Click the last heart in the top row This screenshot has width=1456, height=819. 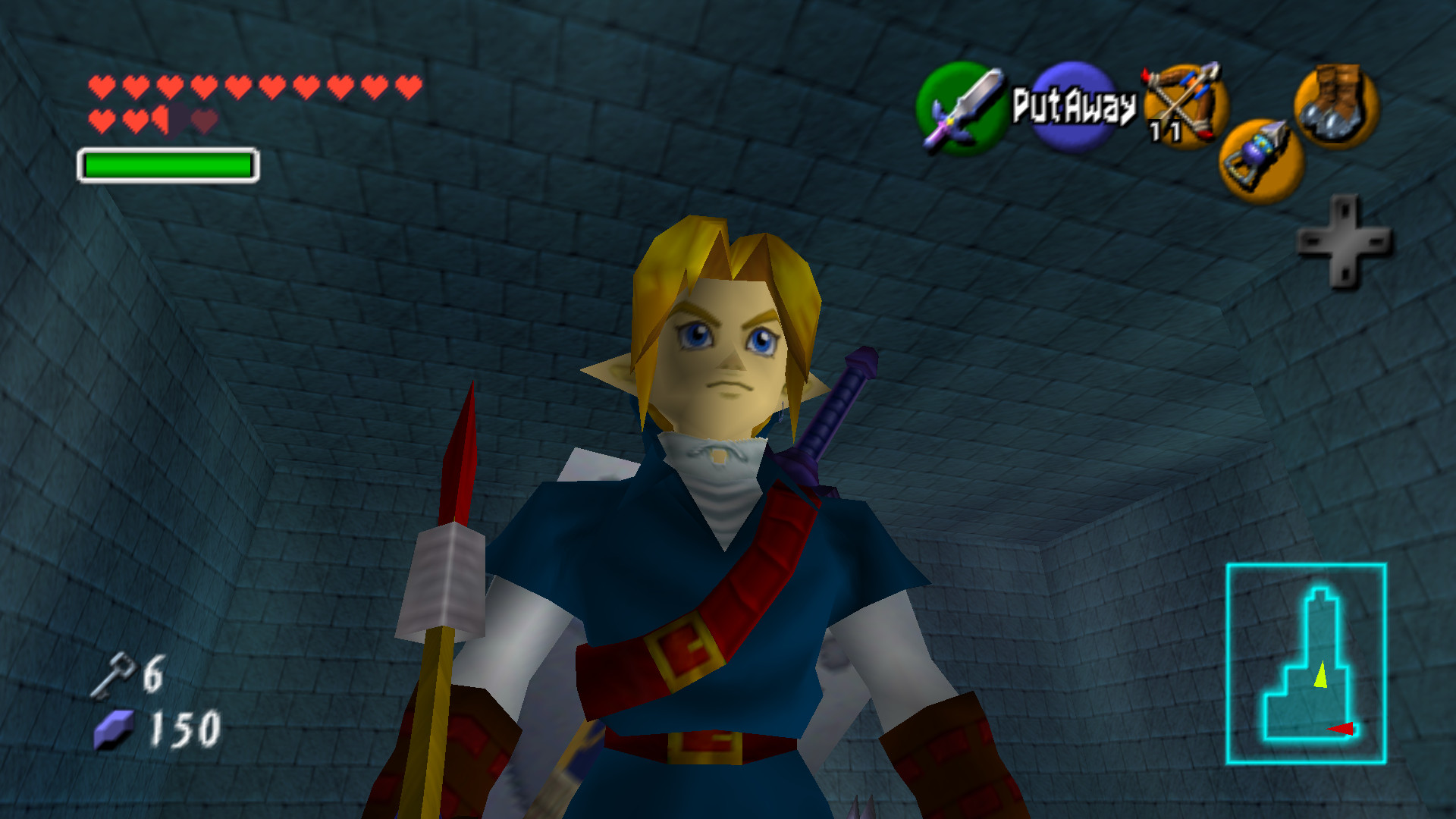click(x=408, y=86)
